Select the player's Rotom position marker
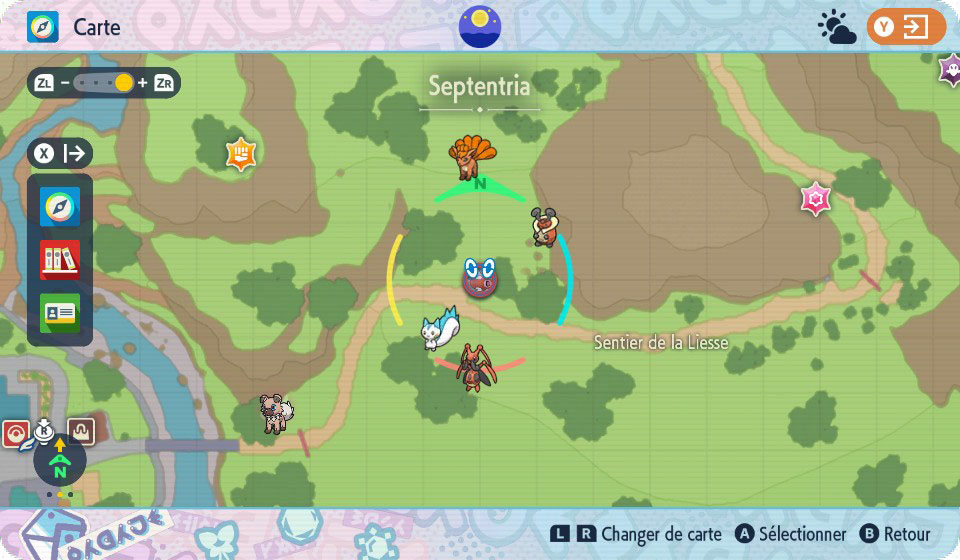This screenshot has width=960, height=560. pos(479,277)
